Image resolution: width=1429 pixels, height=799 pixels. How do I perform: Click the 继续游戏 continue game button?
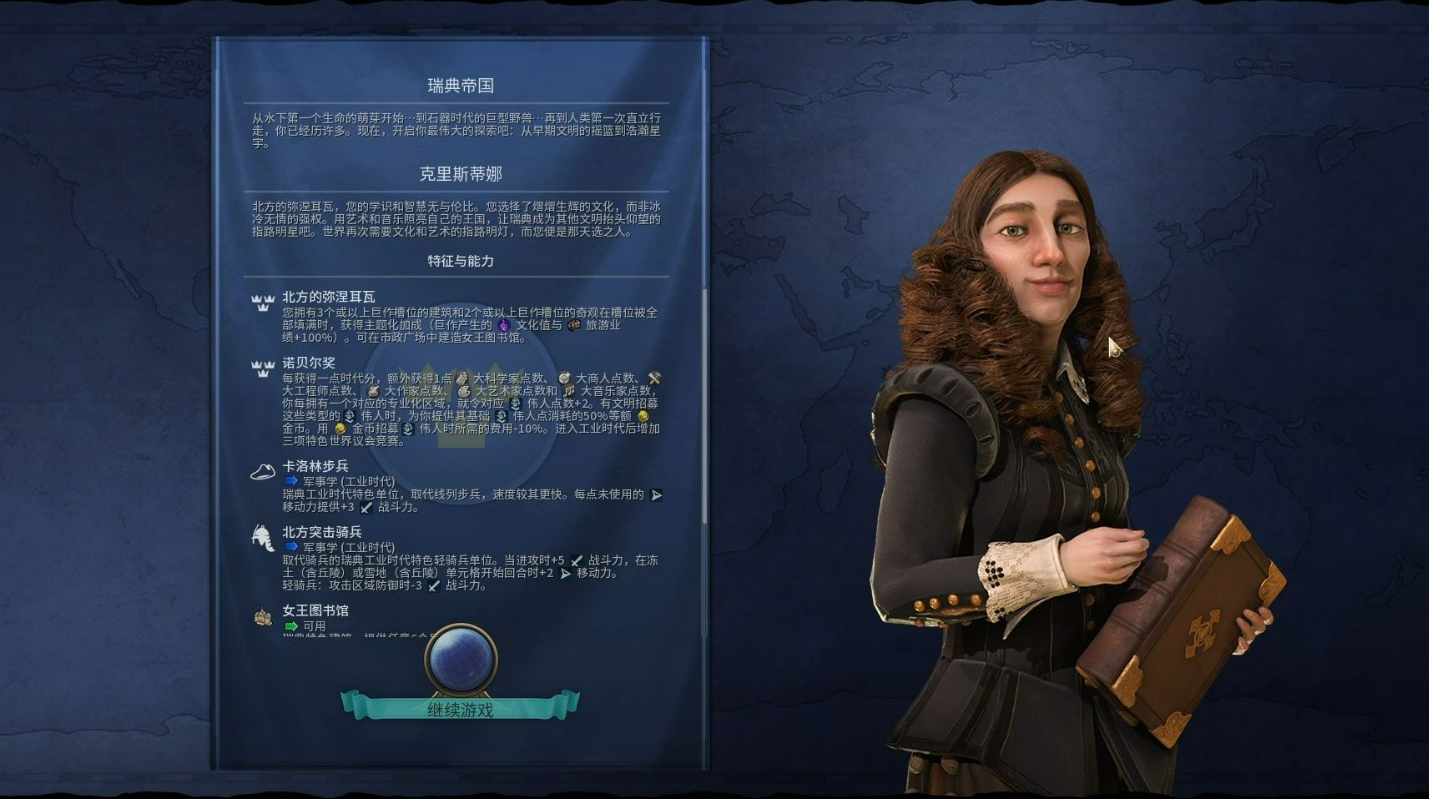460,708
